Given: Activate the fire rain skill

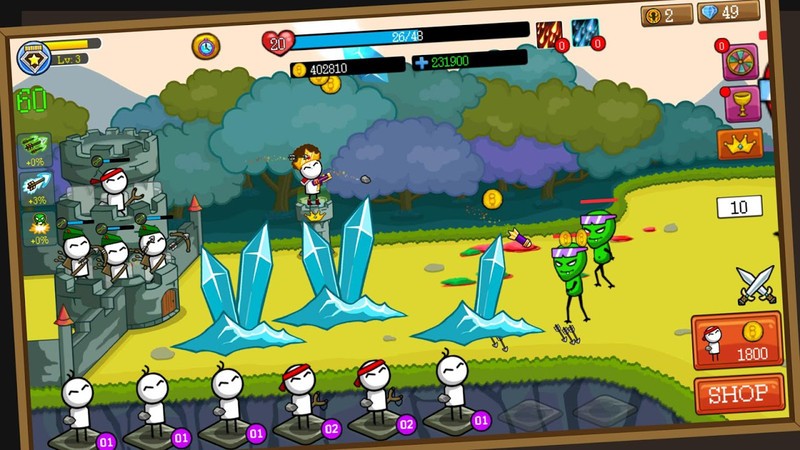Looking at the screenshot, I should coord(550,35).
